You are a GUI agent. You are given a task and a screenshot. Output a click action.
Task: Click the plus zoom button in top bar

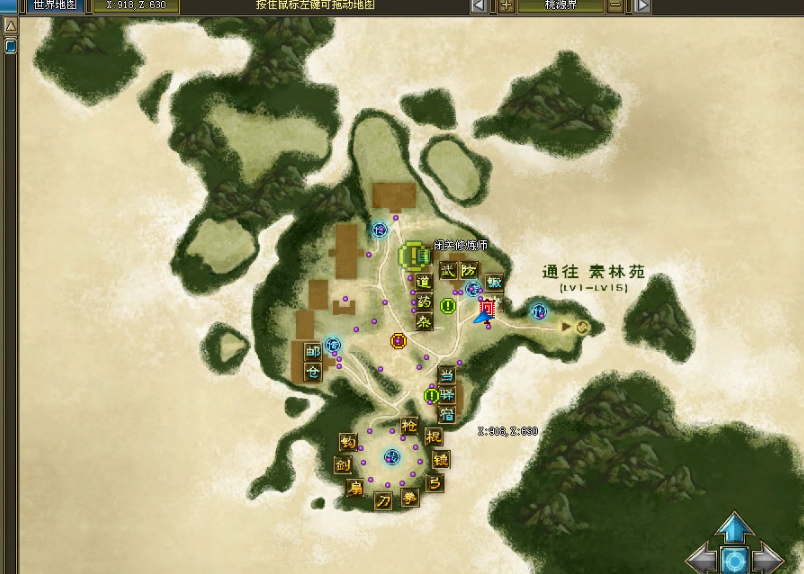[x=507, y=5]
